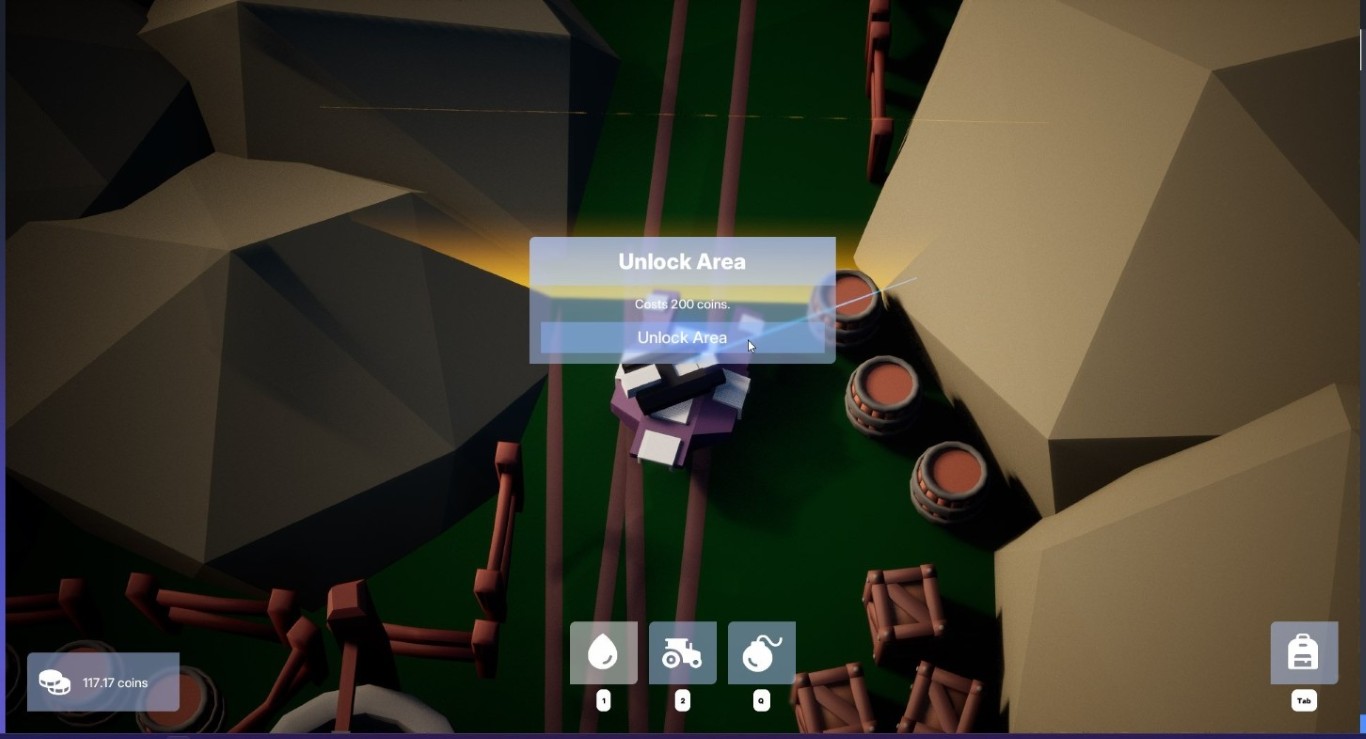Activate the bomb item slot

761,653
